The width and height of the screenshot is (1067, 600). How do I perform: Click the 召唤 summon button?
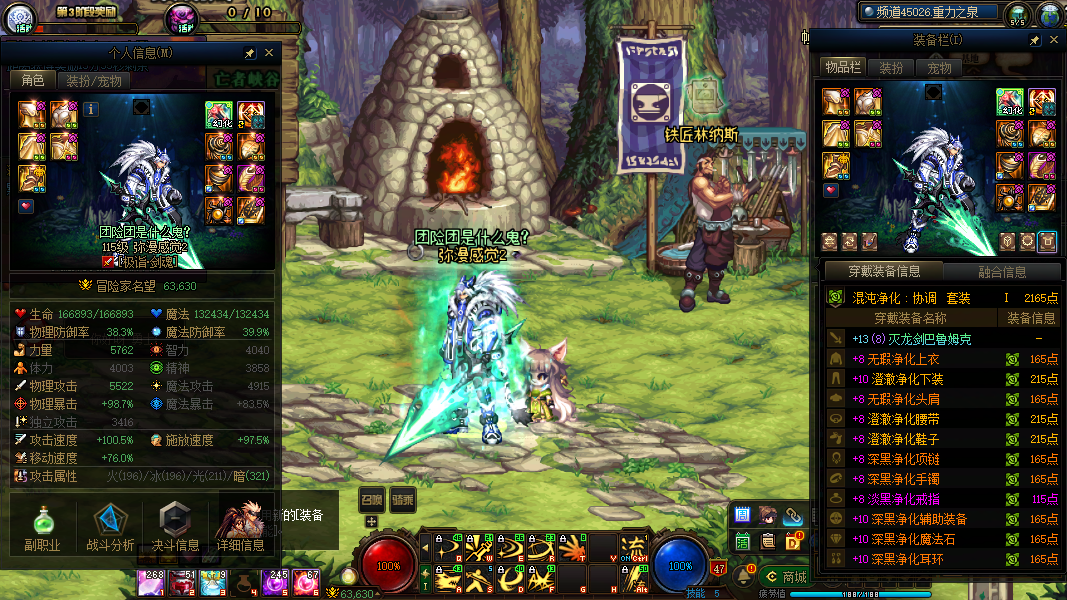(x=371, y=499)
